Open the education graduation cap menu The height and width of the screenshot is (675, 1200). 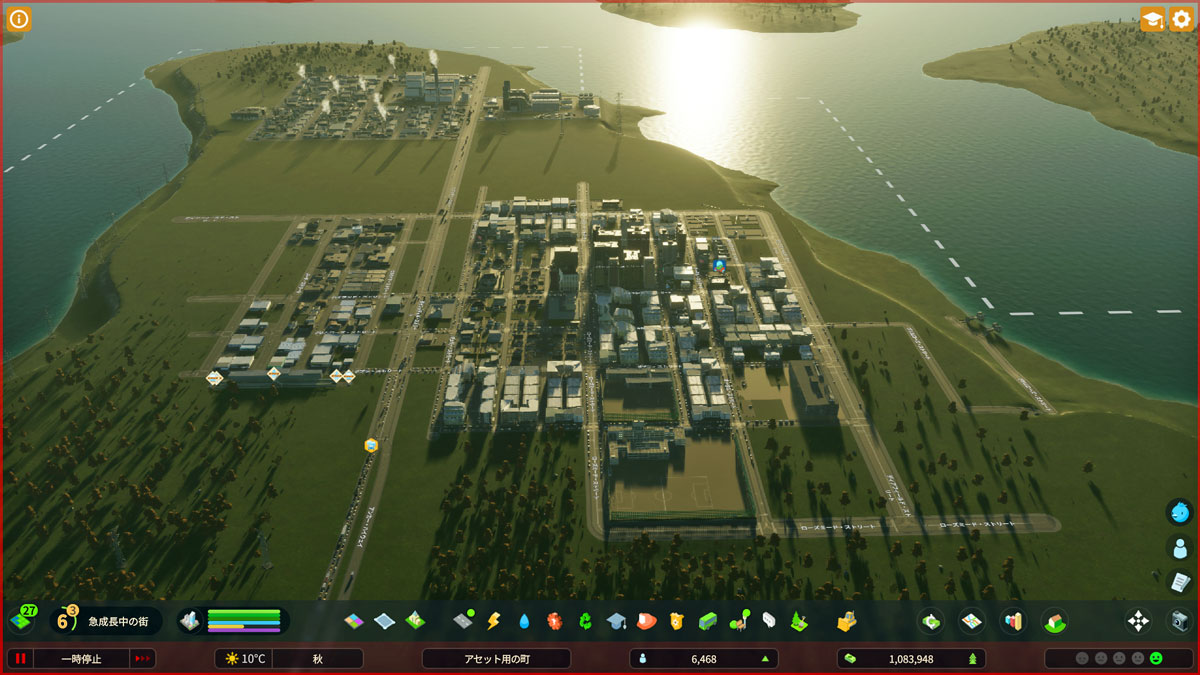tap(616, 621)
